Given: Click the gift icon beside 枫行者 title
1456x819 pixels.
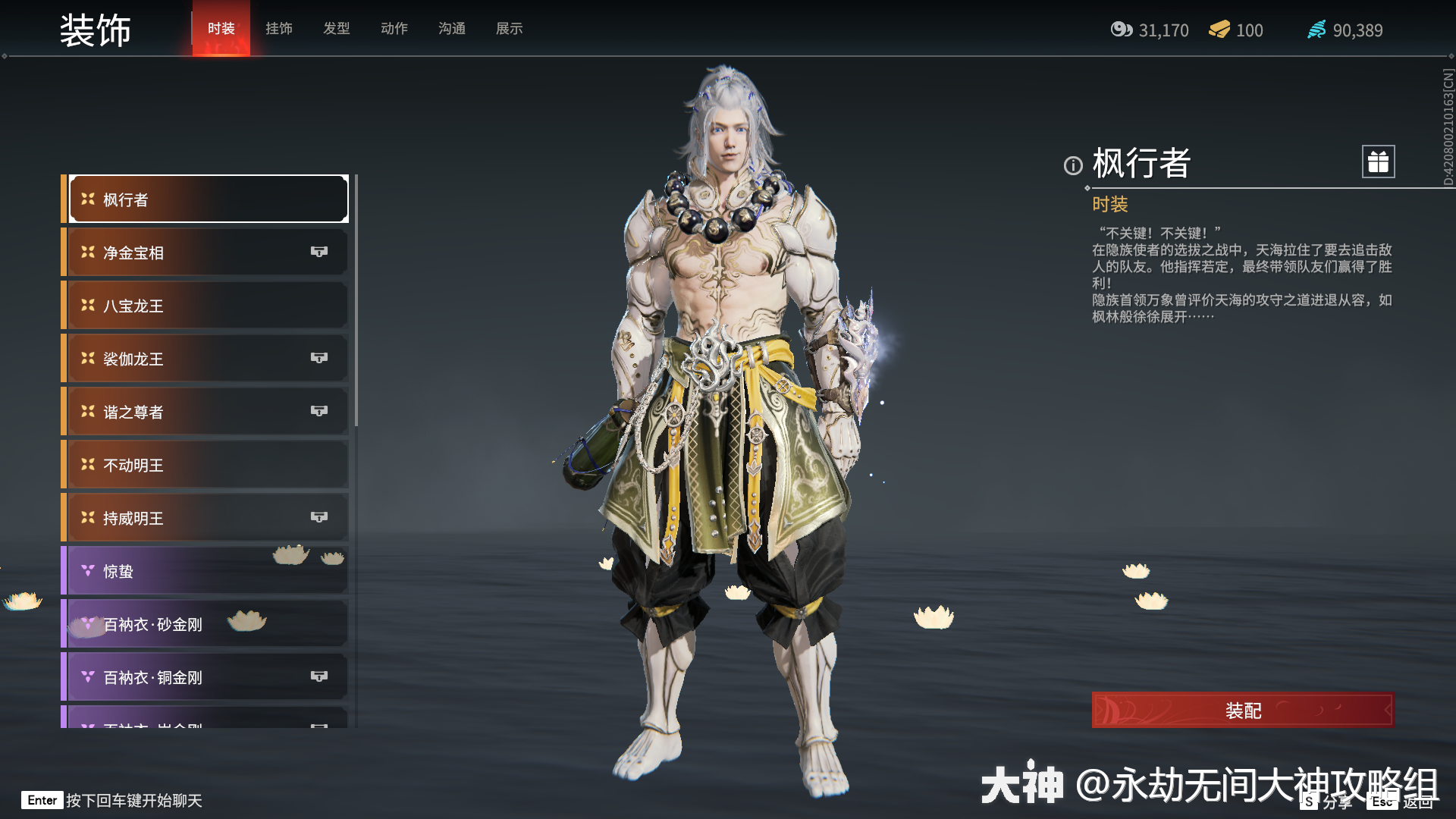Looking at the screenshot, I should [x=1378, y=162].
